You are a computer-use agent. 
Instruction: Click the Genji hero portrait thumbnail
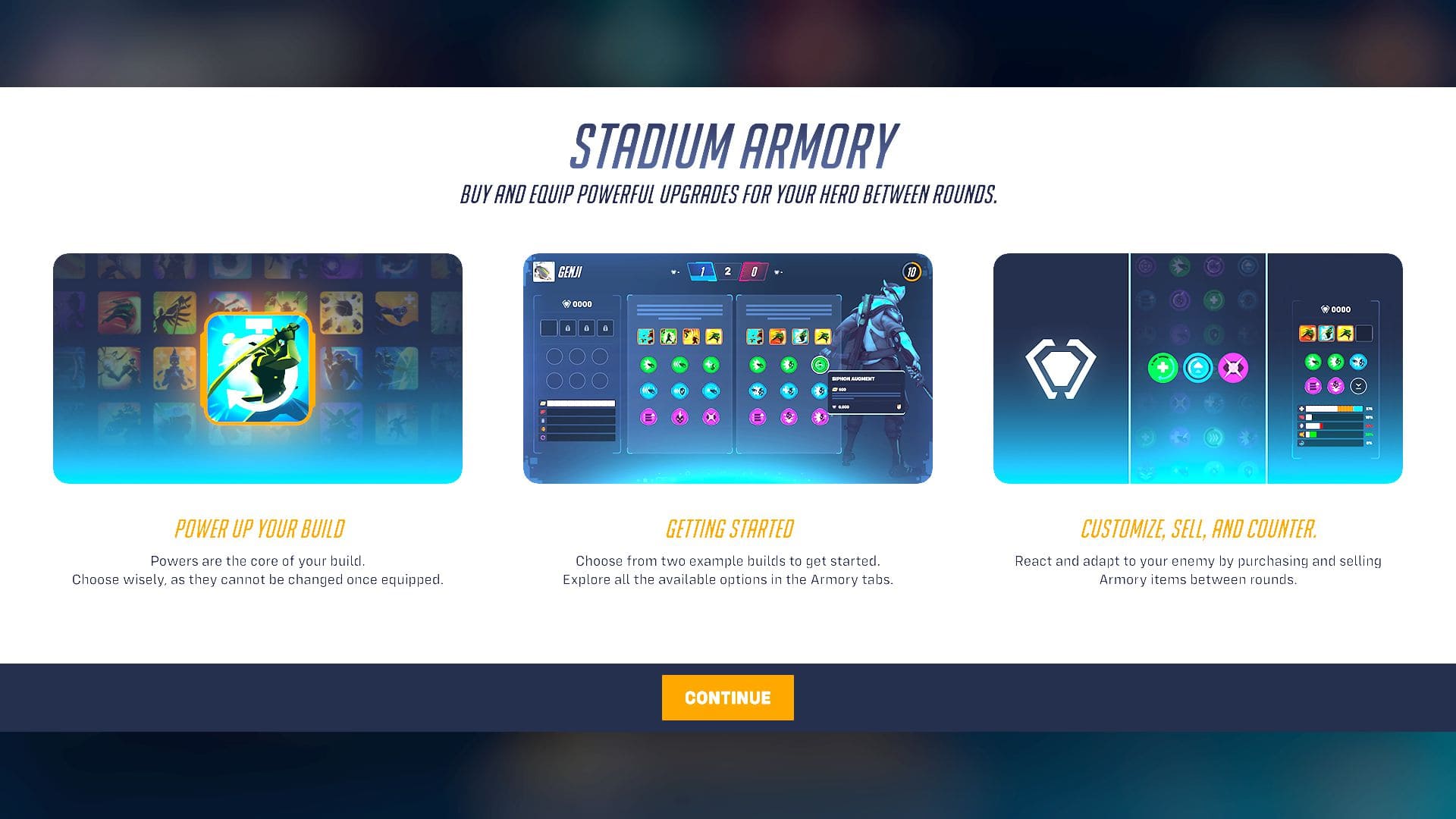pyautogui.click(x=544, y=271)
